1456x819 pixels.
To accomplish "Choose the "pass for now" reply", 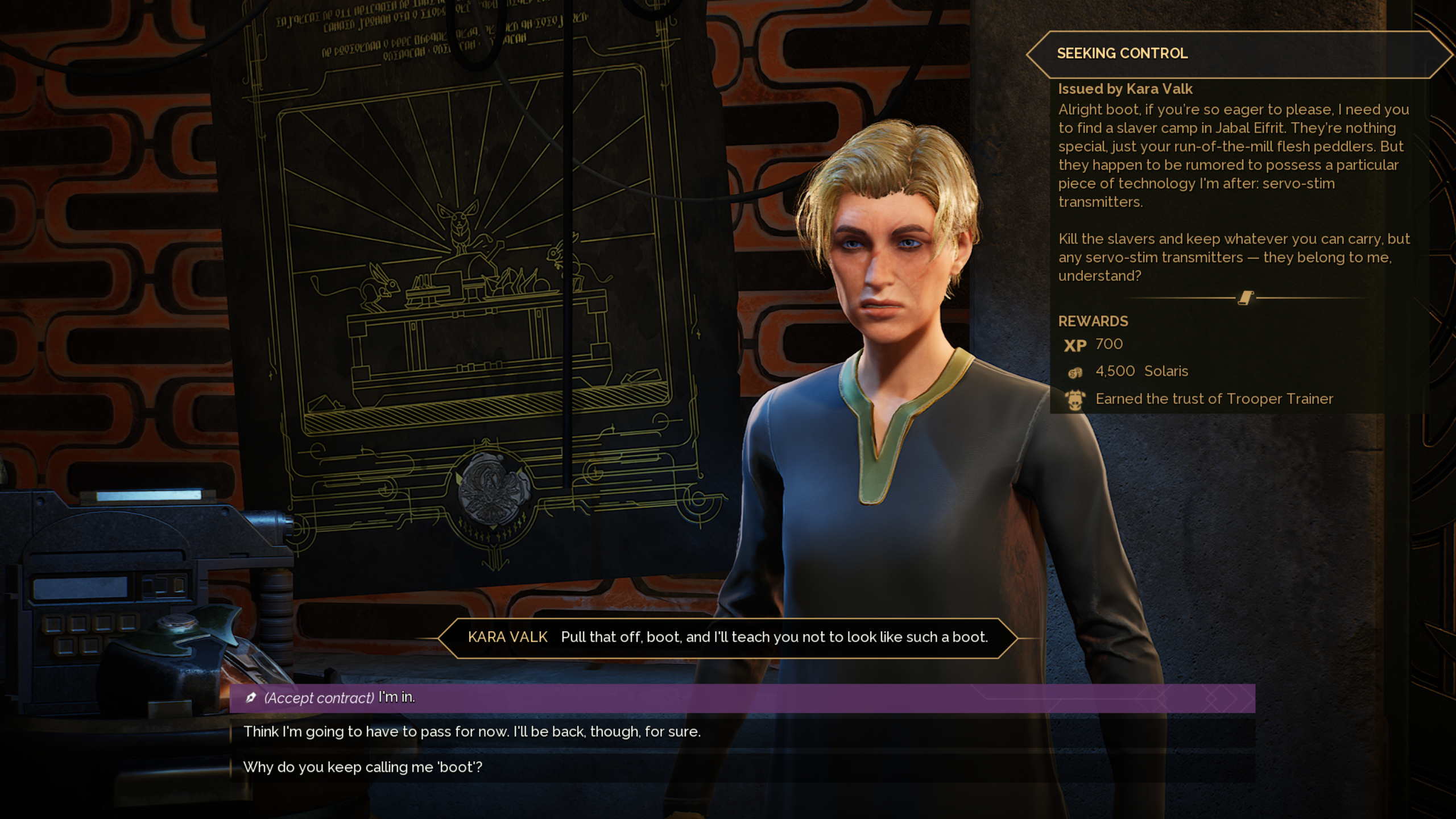I will (x=471, y=732).
